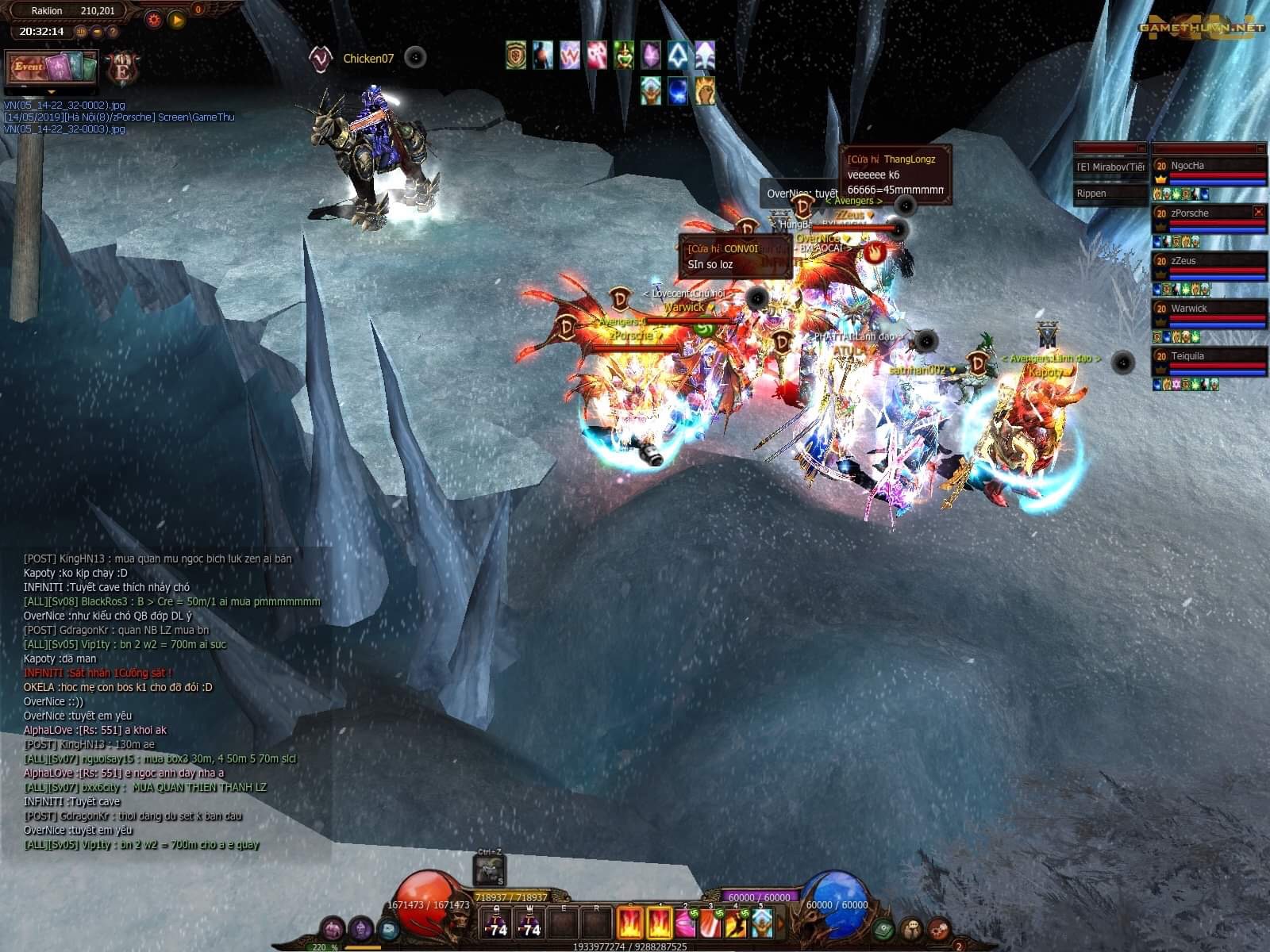1270x952 pixels.
Task: Click the yellow play arrow button
Action: coord(177,19)
